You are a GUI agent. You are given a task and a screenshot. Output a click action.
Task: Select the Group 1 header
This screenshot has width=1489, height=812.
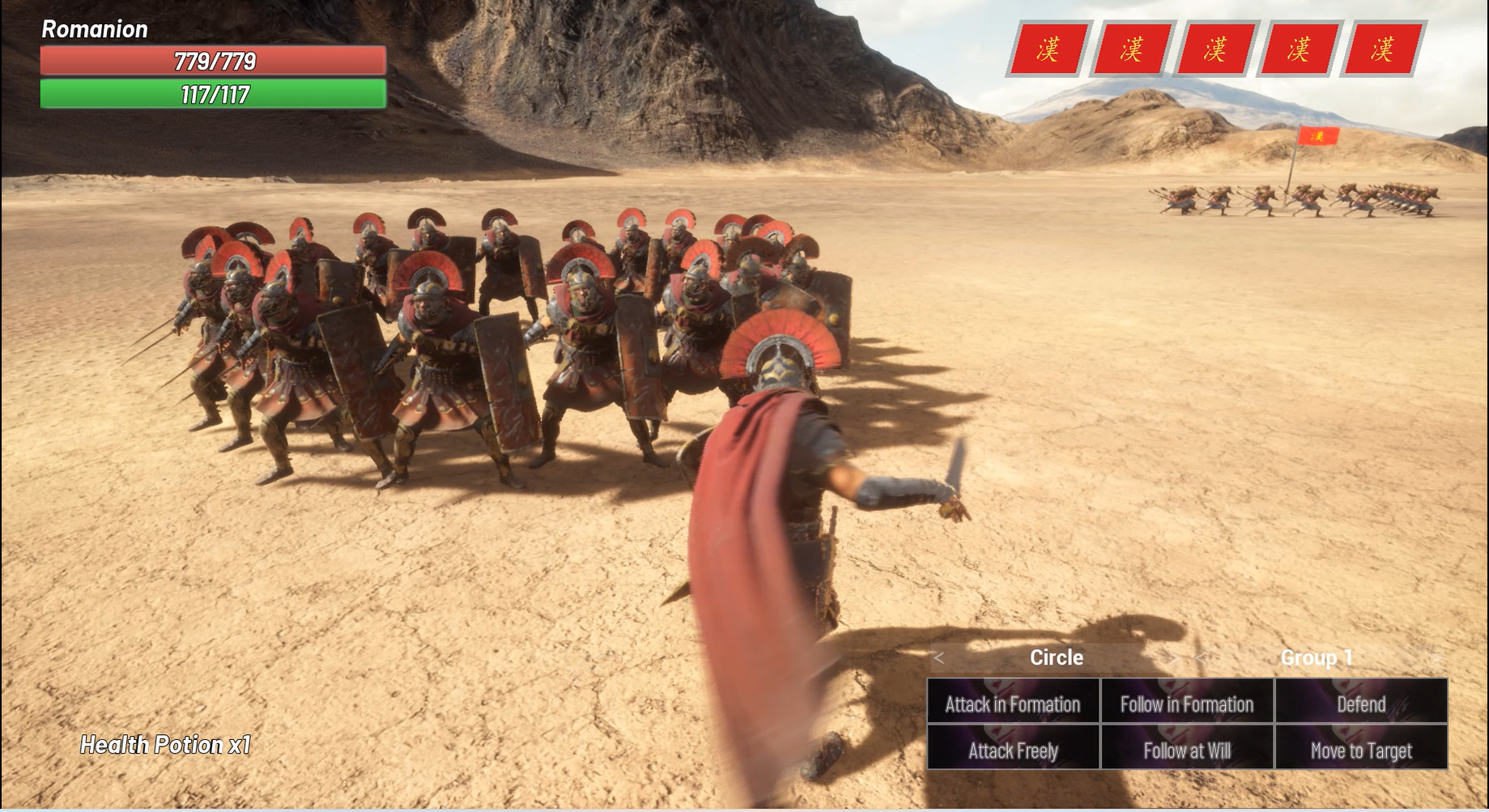coord(1316,658)
